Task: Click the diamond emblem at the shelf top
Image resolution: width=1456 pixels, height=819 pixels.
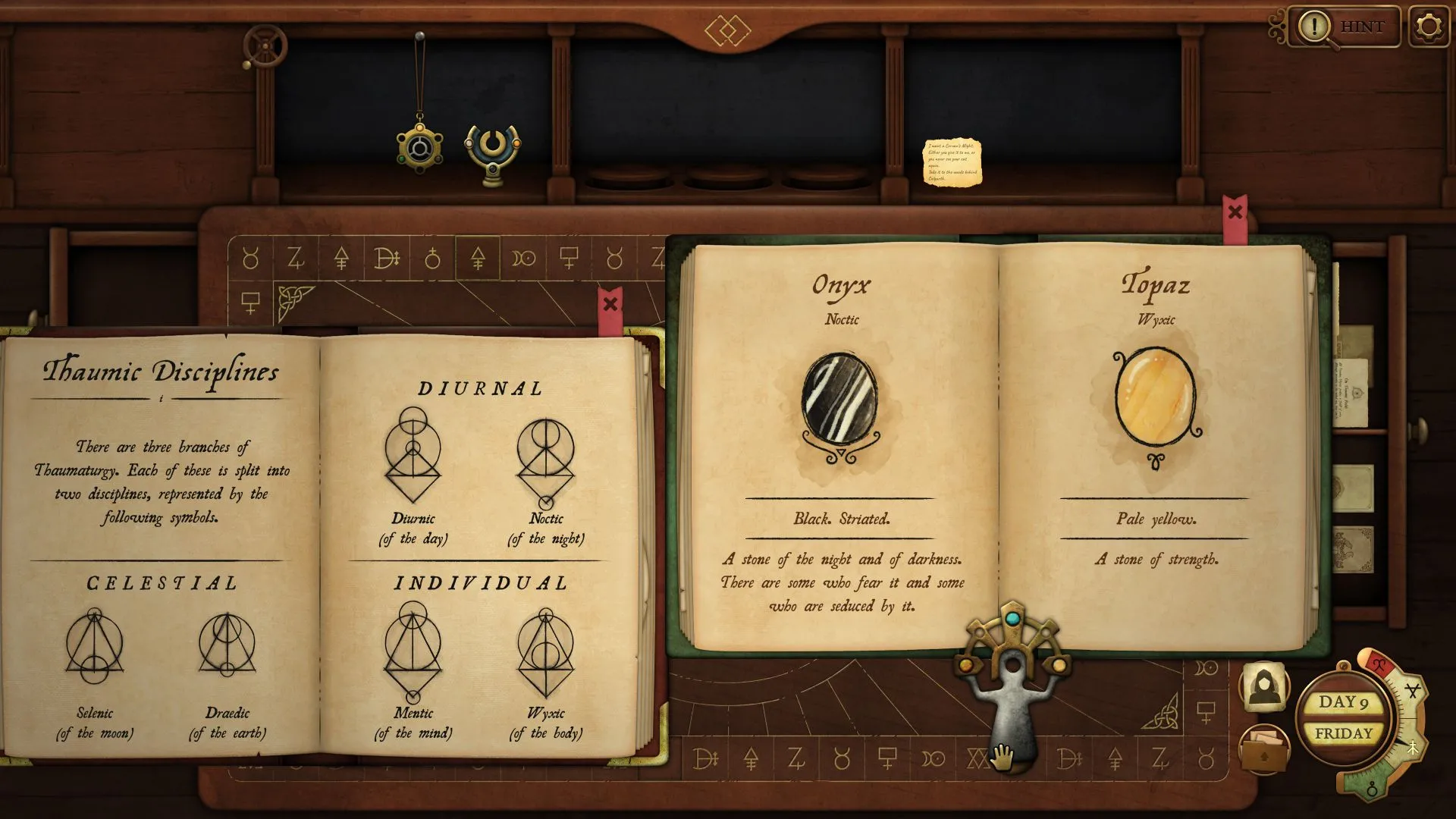Action: click(x=727, y=31)
